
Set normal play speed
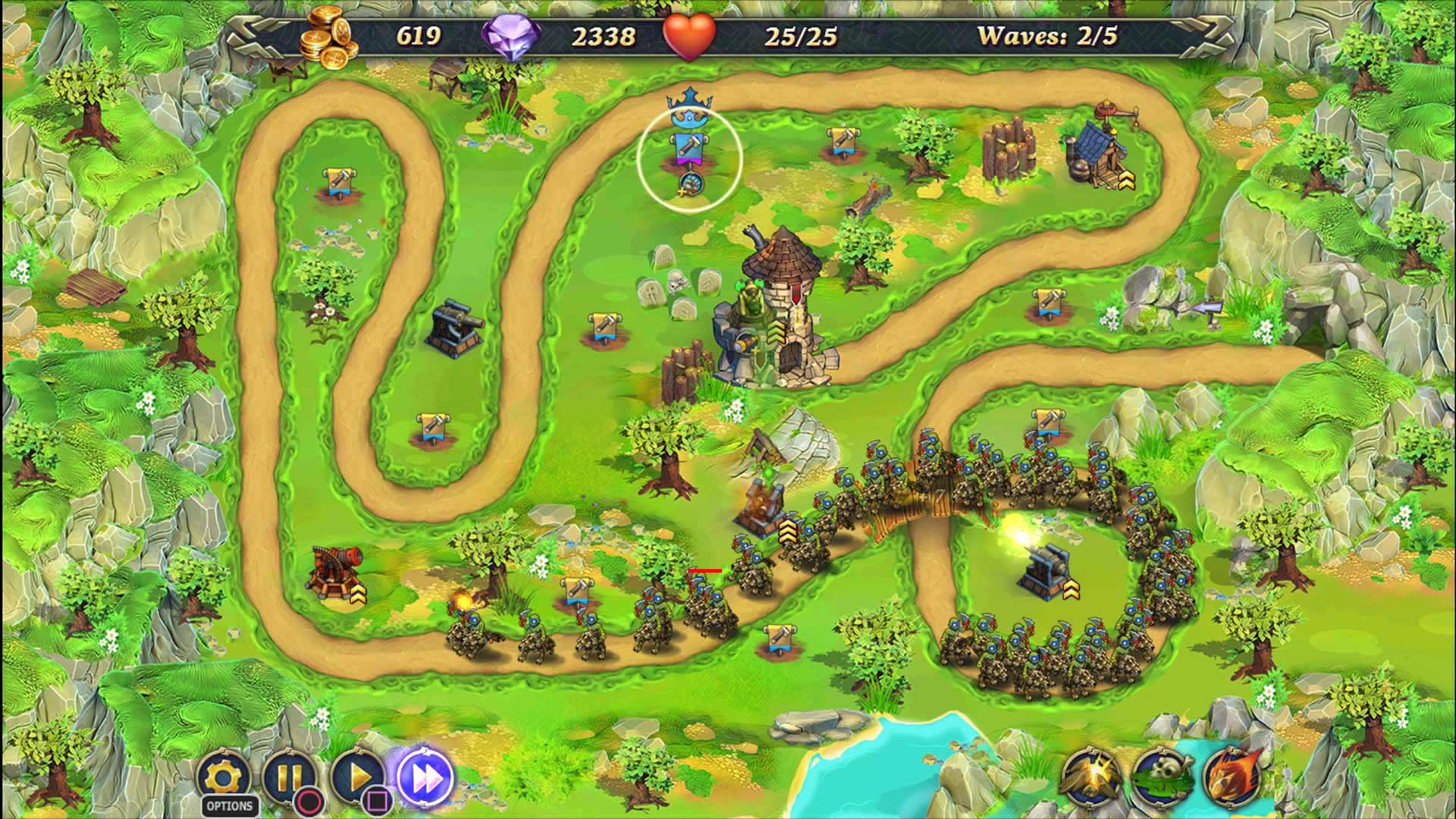coord(357,777)
